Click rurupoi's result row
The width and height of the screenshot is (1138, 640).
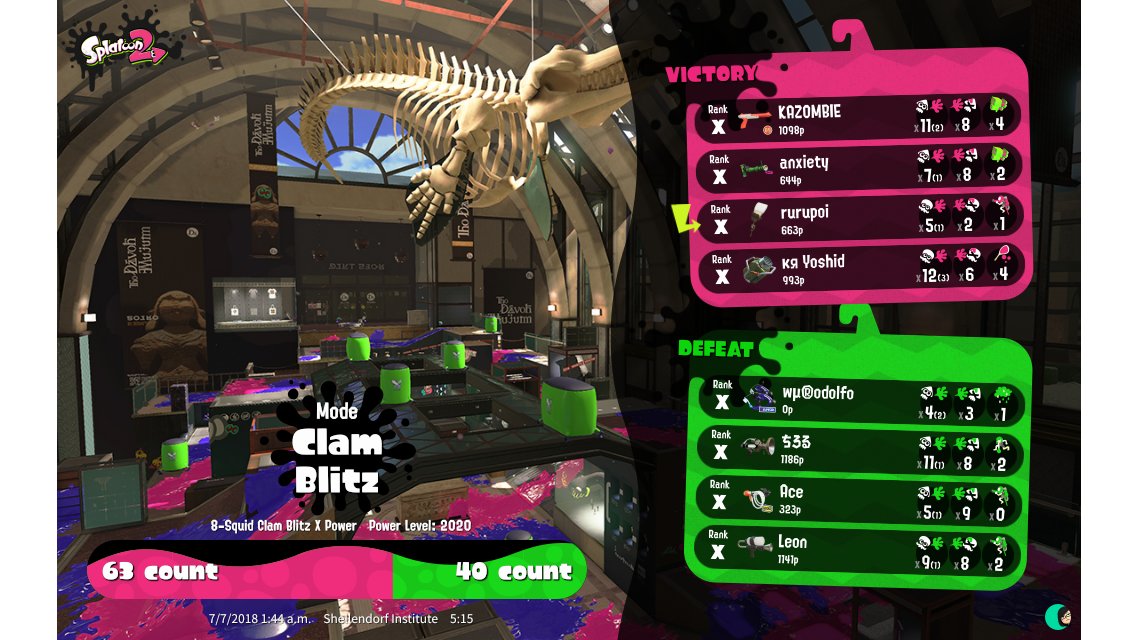860,218
